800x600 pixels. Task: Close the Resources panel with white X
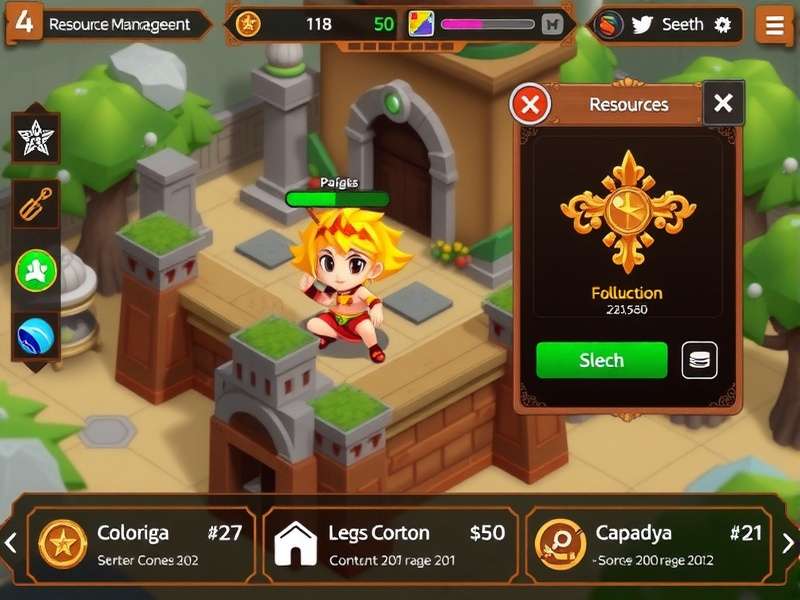[723, 103]
